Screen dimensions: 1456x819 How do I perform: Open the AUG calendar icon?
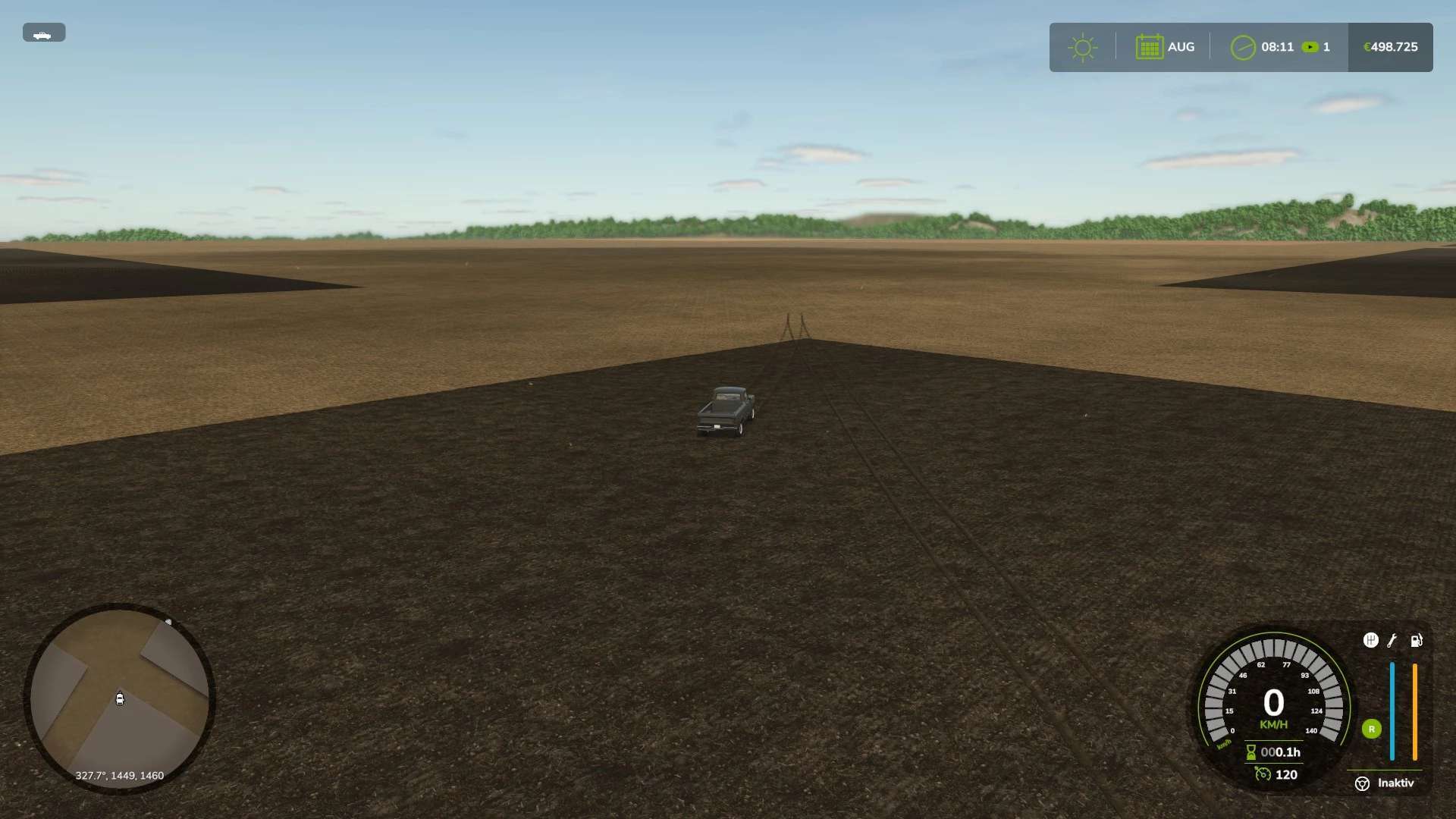coord(1150,46)
